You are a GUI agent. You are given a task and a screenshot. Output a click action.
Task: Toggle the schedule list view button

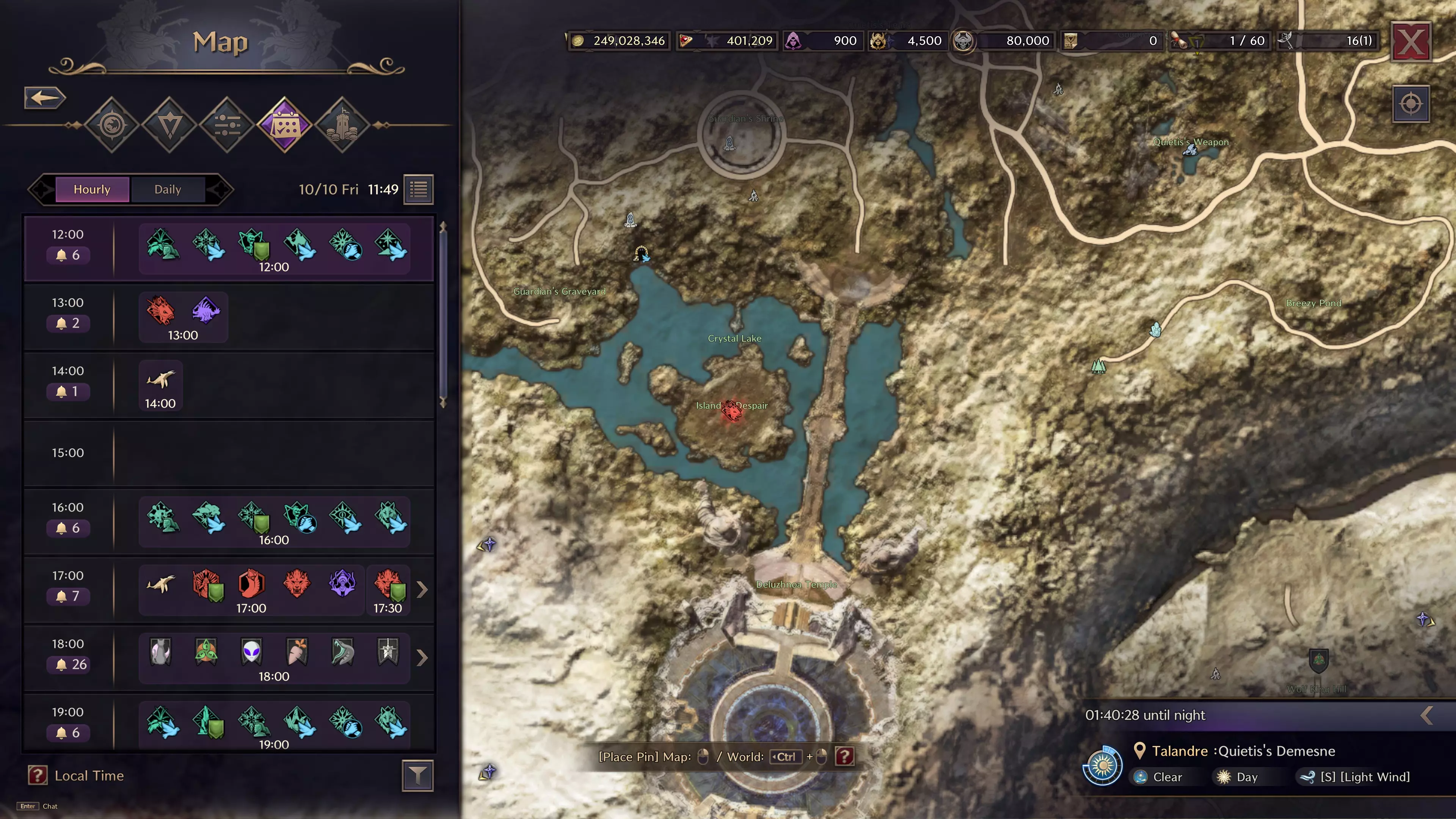pos(419,189)
